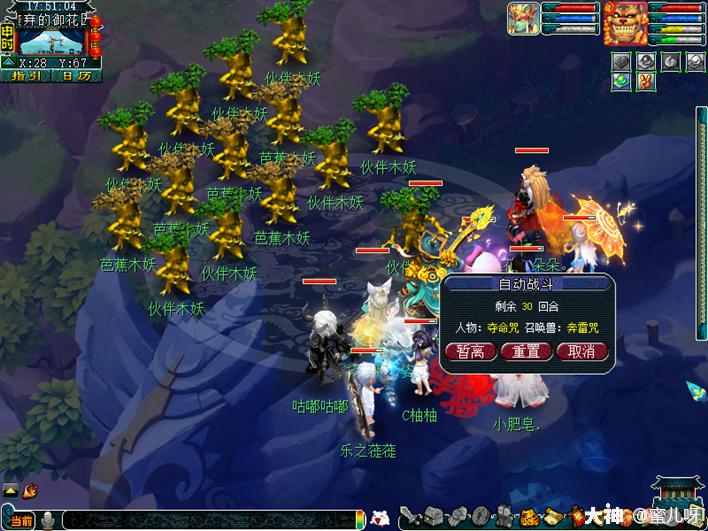Click the green hat buff icon
The height and width of the screenshot is (531, 708).
622,82
